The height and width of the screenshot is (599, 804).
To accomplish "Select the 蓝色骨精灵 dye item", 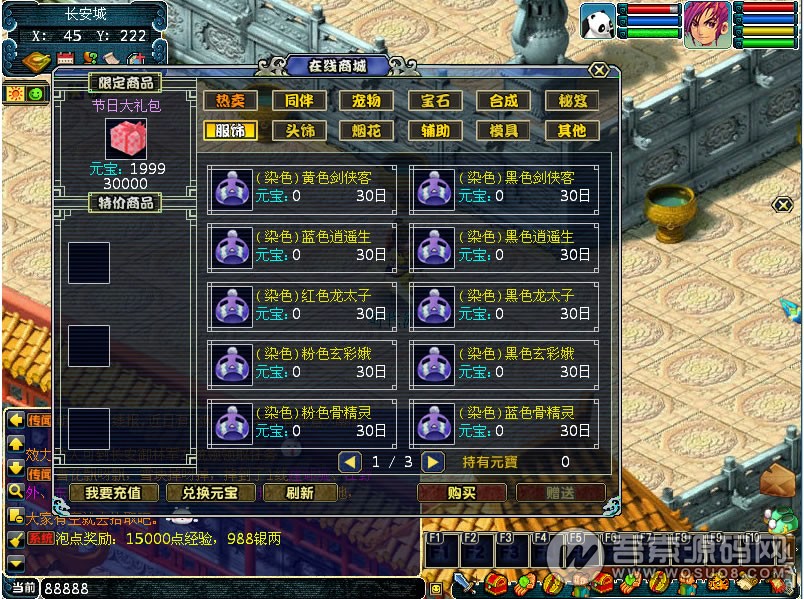I will tap(504, 421).
